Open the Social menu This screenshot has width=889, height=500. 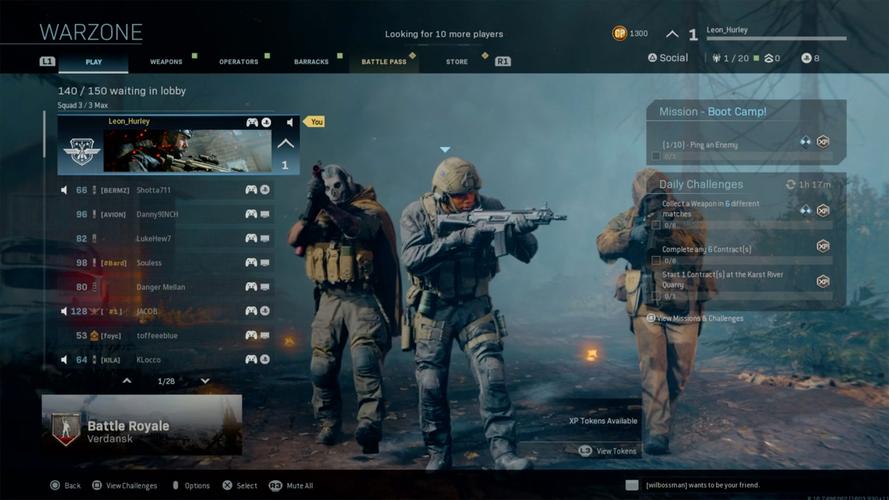[x=668, y=58]
